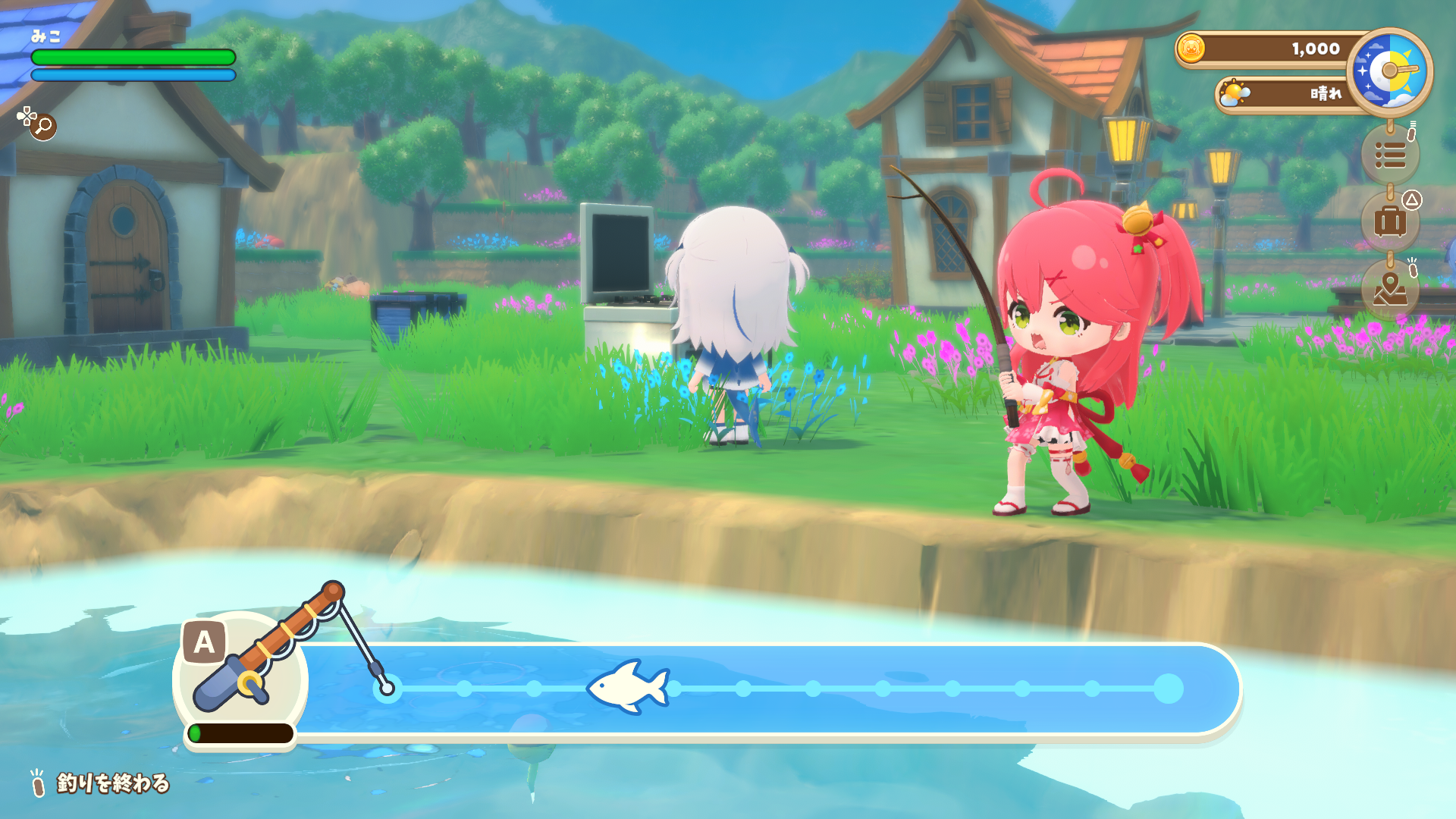Click the fishing line bobber marker on the gauge
This screenshot has height=819, width=1456.
click(x=387, y=689)
